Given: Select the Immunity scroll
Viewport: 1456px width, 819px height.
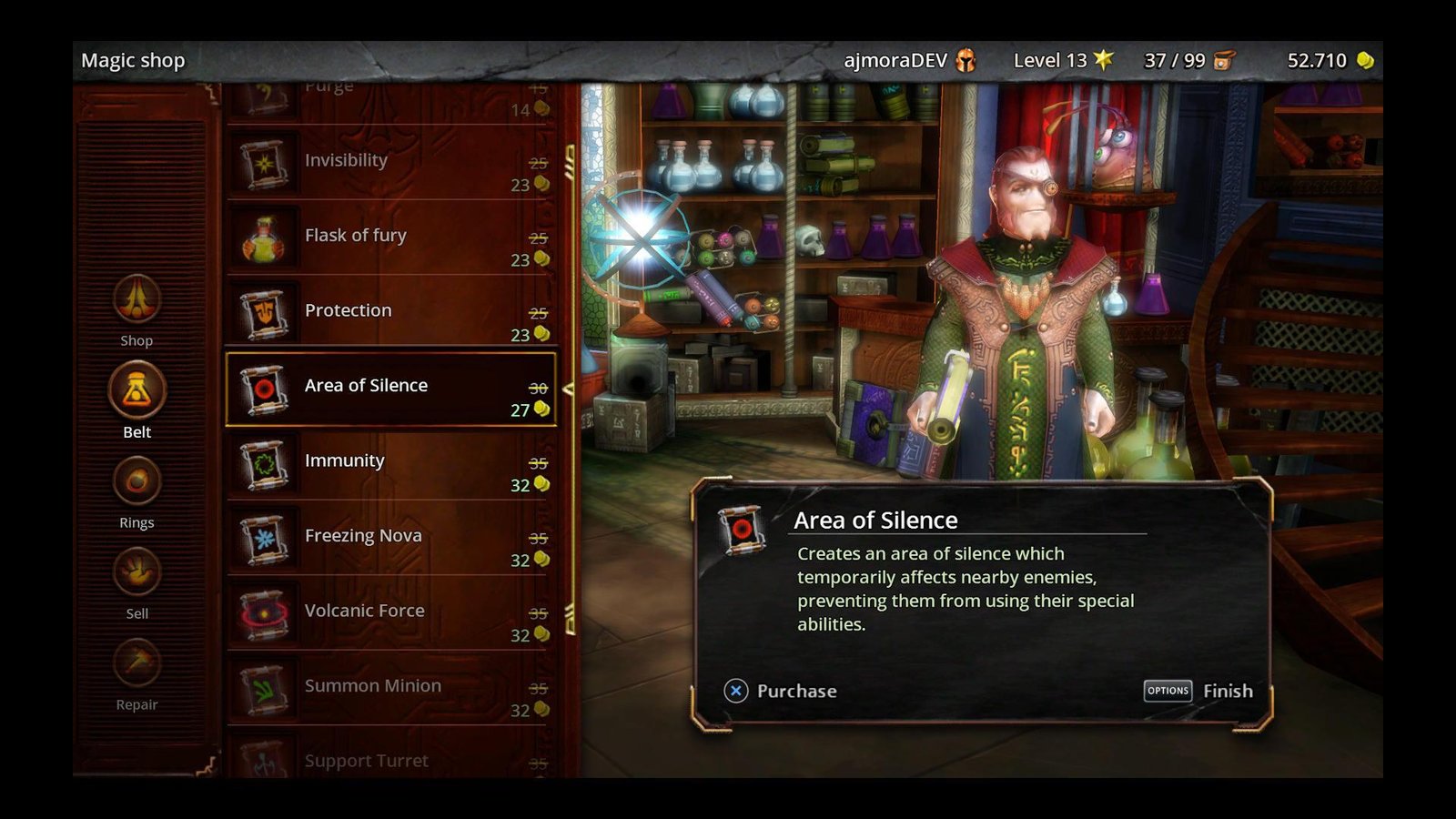Looking at the screenshot, I should pyautogui.click(x=391, y=464).
